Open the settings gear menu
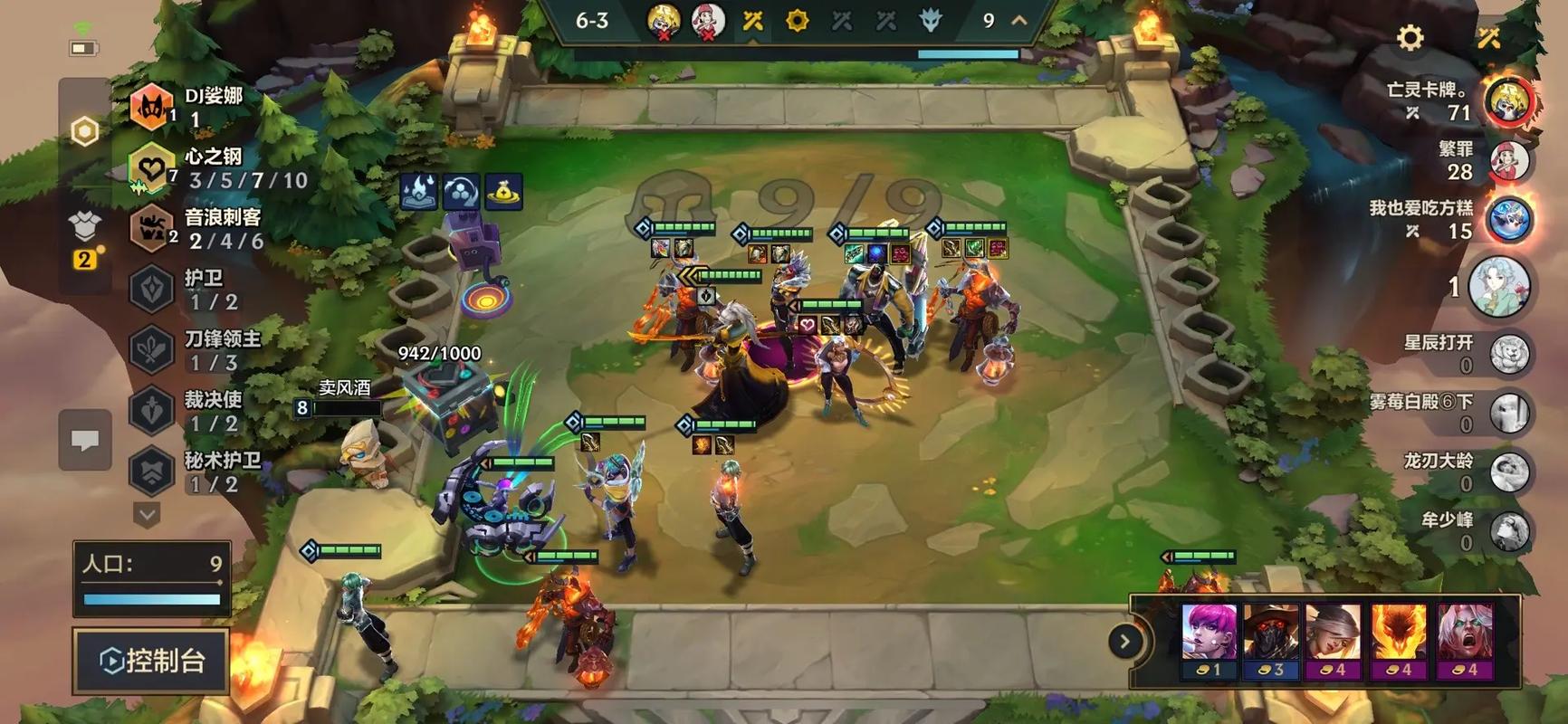 (1410, 37)
